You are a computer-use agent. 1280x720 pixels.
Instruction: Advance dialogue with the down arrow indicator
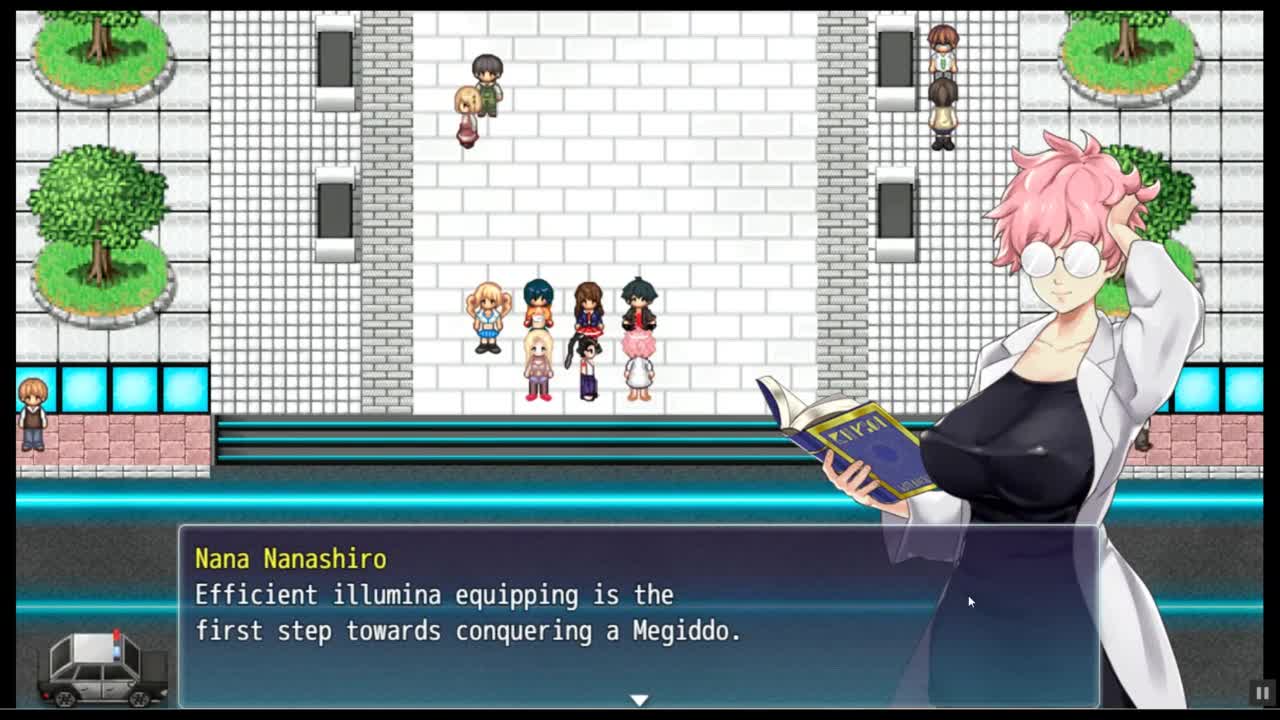coord(639,700)
